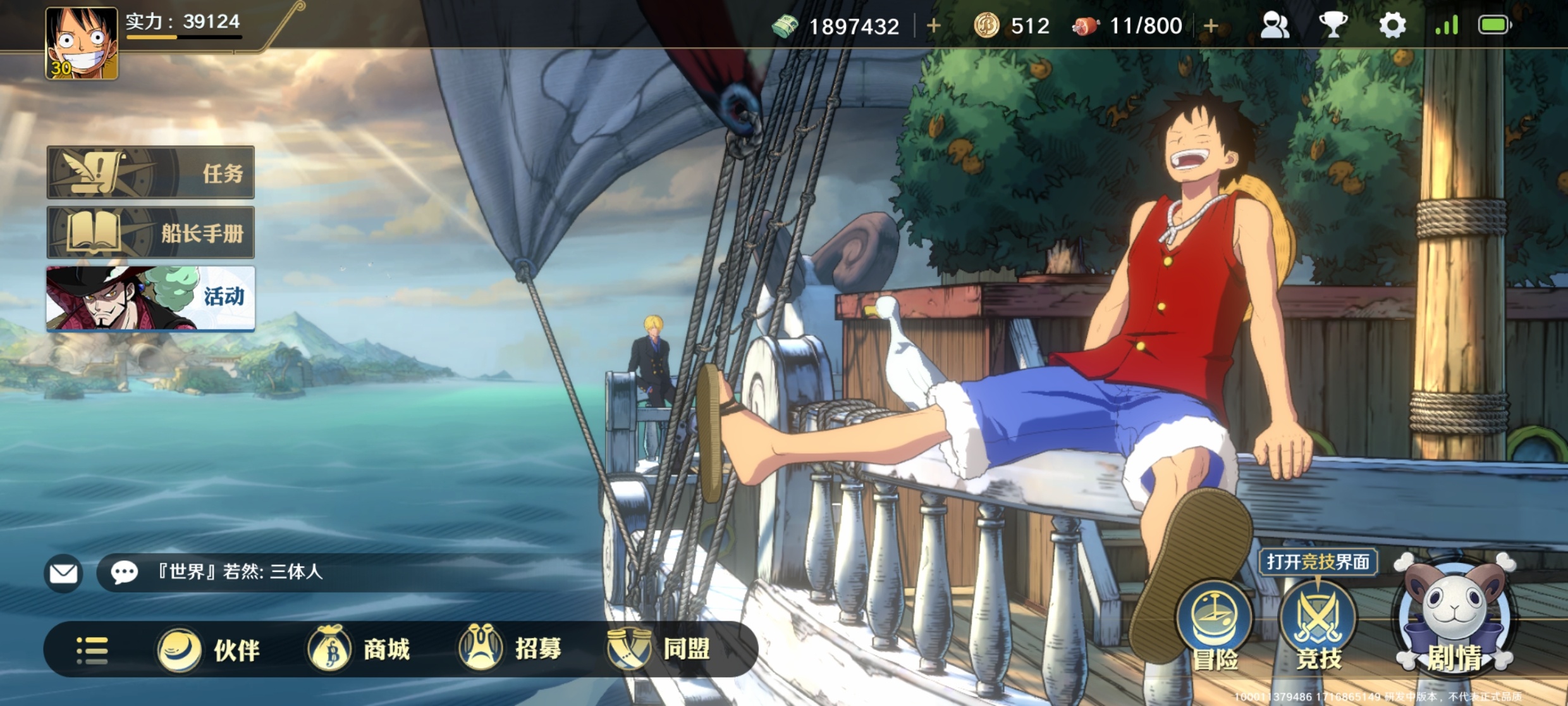Open the friends list icon
Viewport: 1568px width, 706px height.
[x=1275, y=26]
